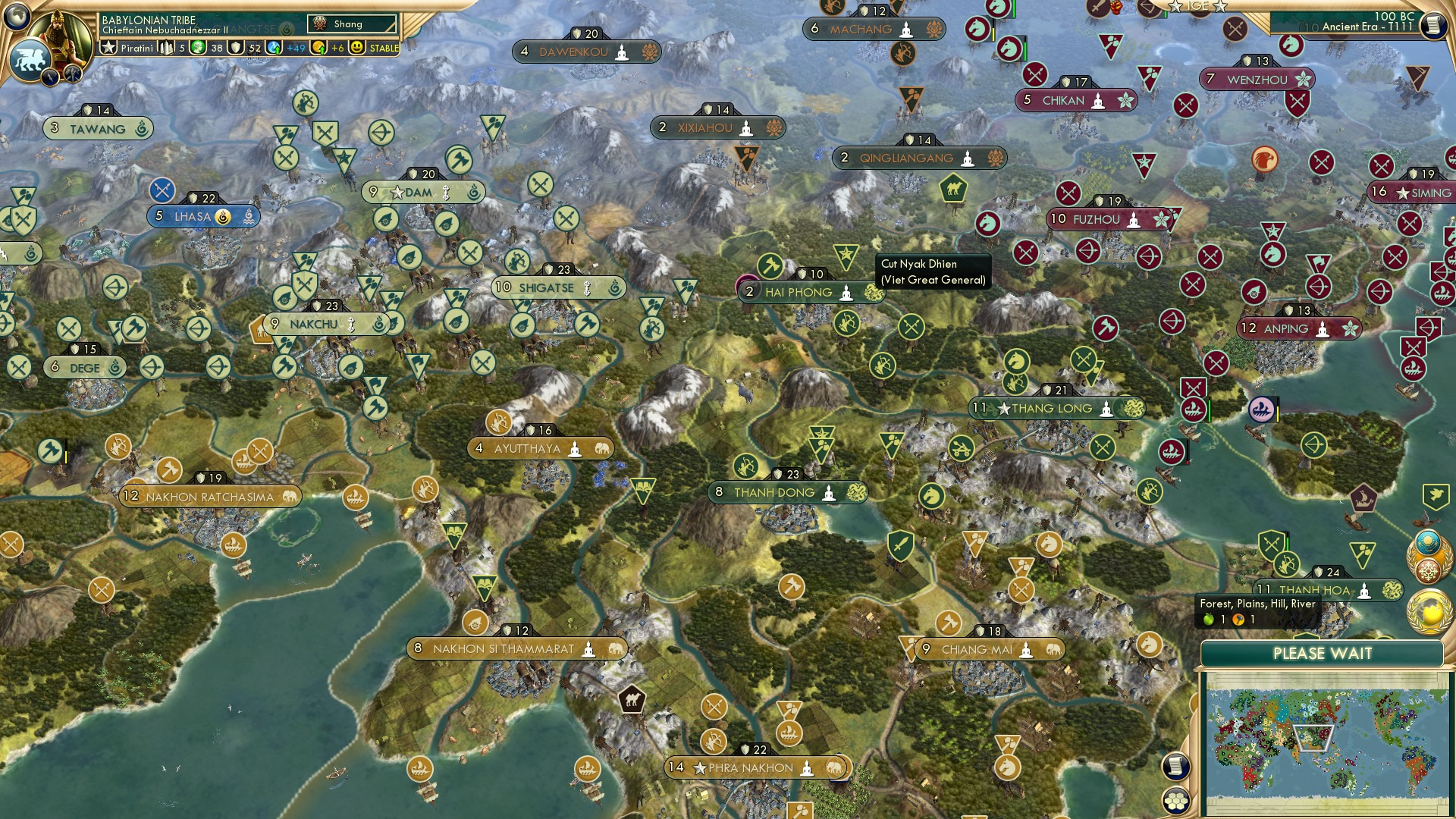Click the blue flag diplomacy medallion notification
Screen dimensions: 1456x819
click(x=1429, y=541)
